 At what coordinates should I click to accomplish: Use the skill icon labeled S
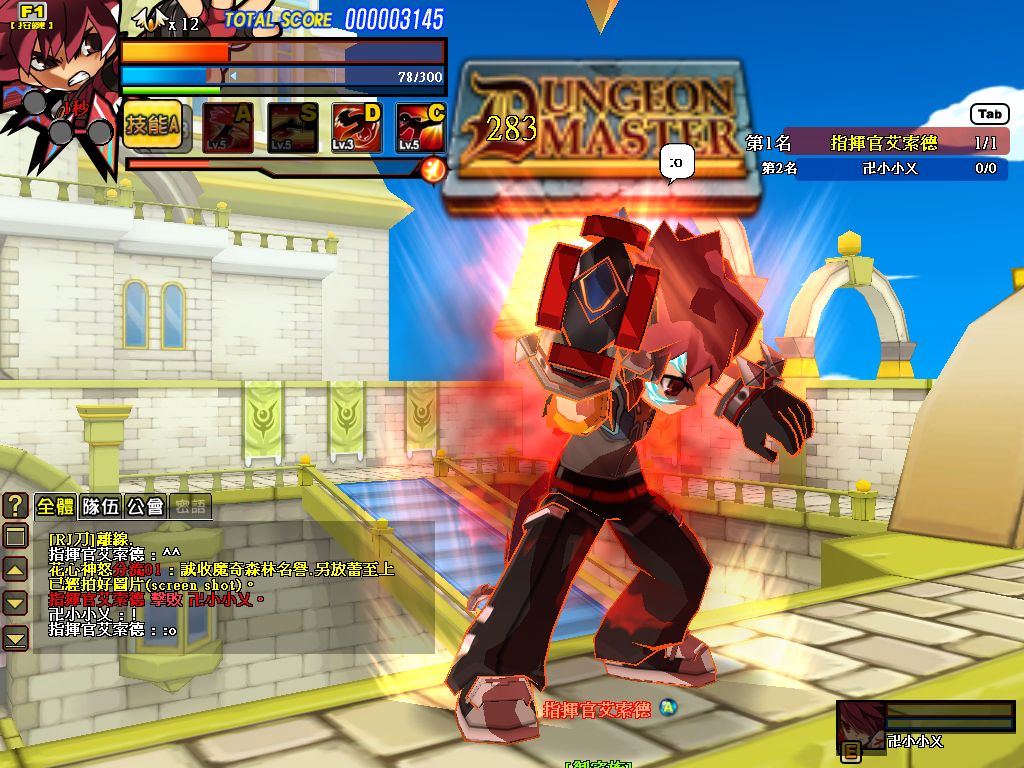pos(292,127)
